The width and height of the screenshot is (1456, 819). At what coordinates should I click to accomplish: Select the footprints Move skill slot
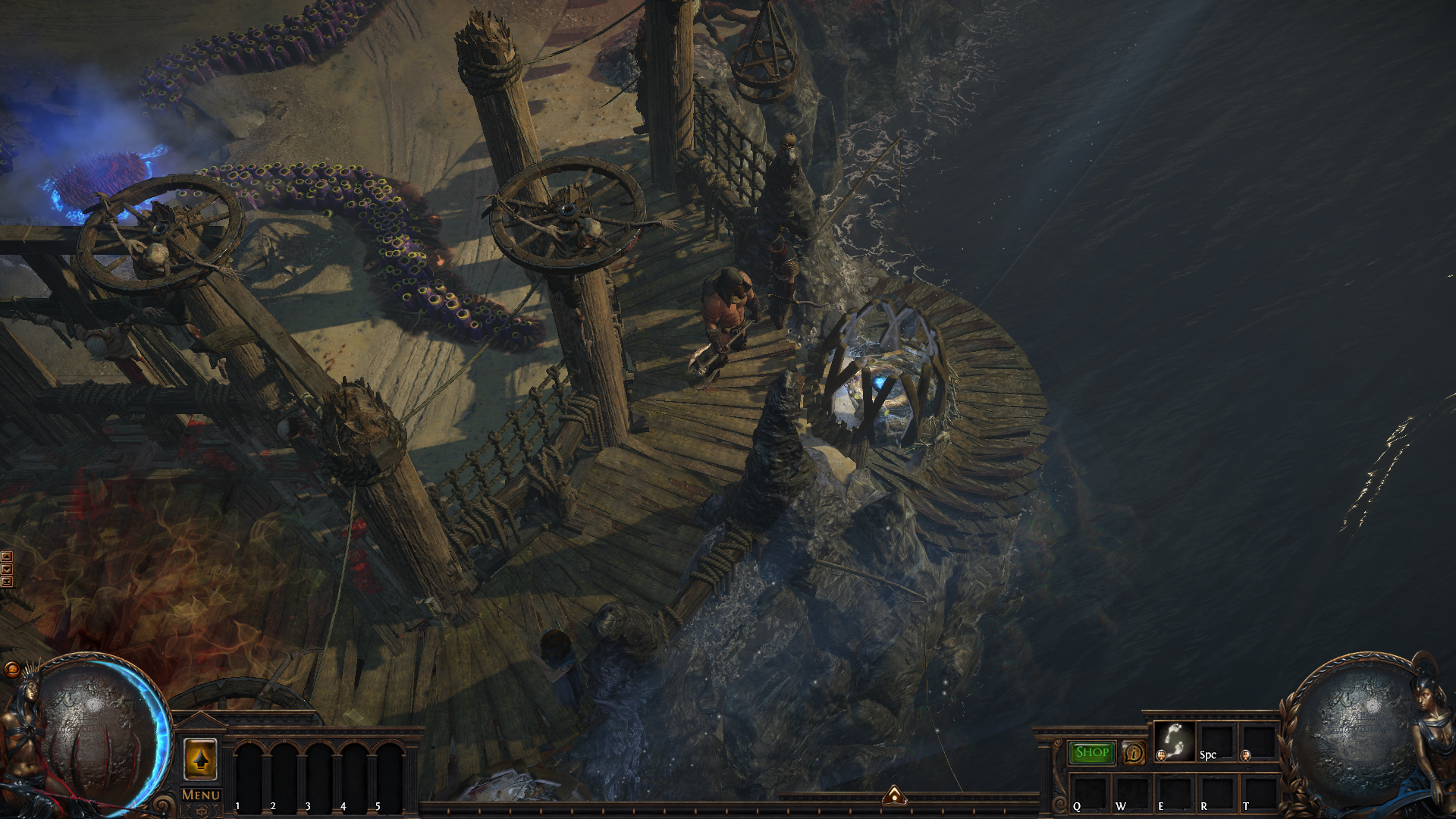pyautogui.click(x=1175, y=741)
